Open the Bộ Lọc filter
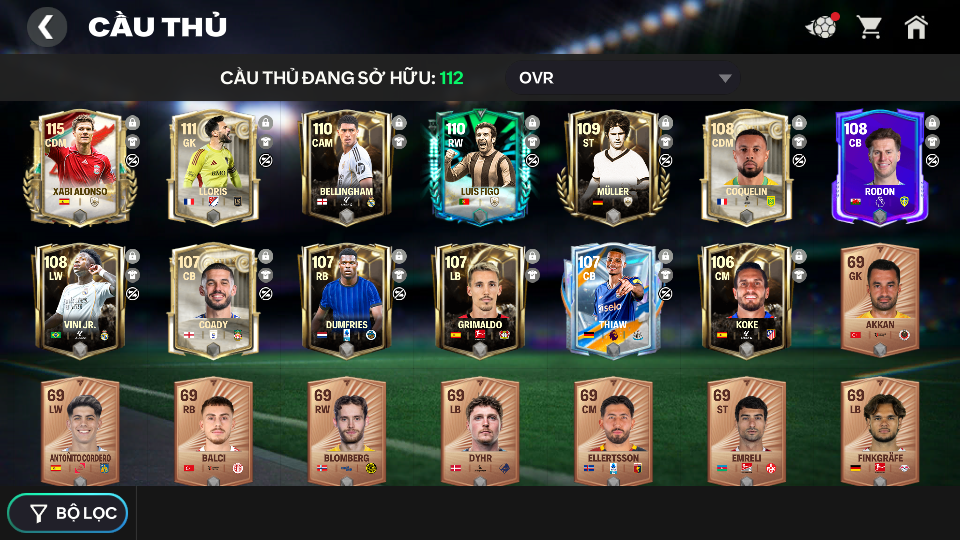The image size is (960, 540). (68, 513)
